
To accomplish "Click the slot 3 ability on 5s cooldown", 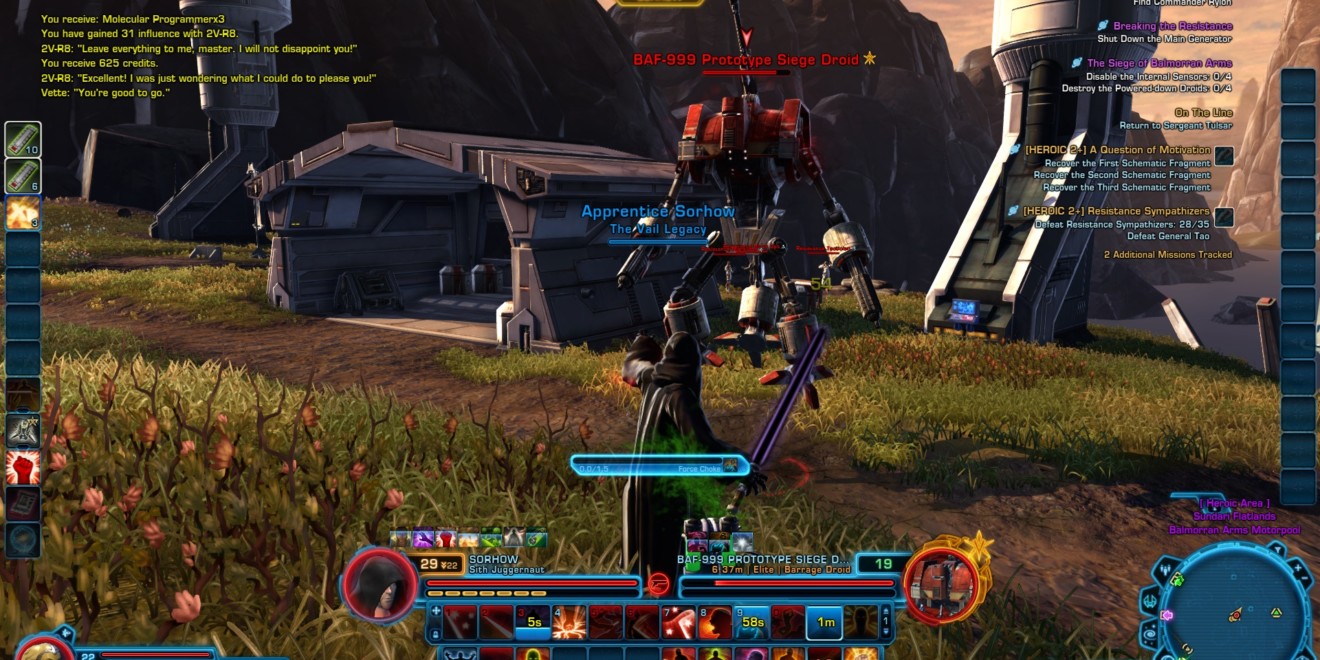I will 532,622.
